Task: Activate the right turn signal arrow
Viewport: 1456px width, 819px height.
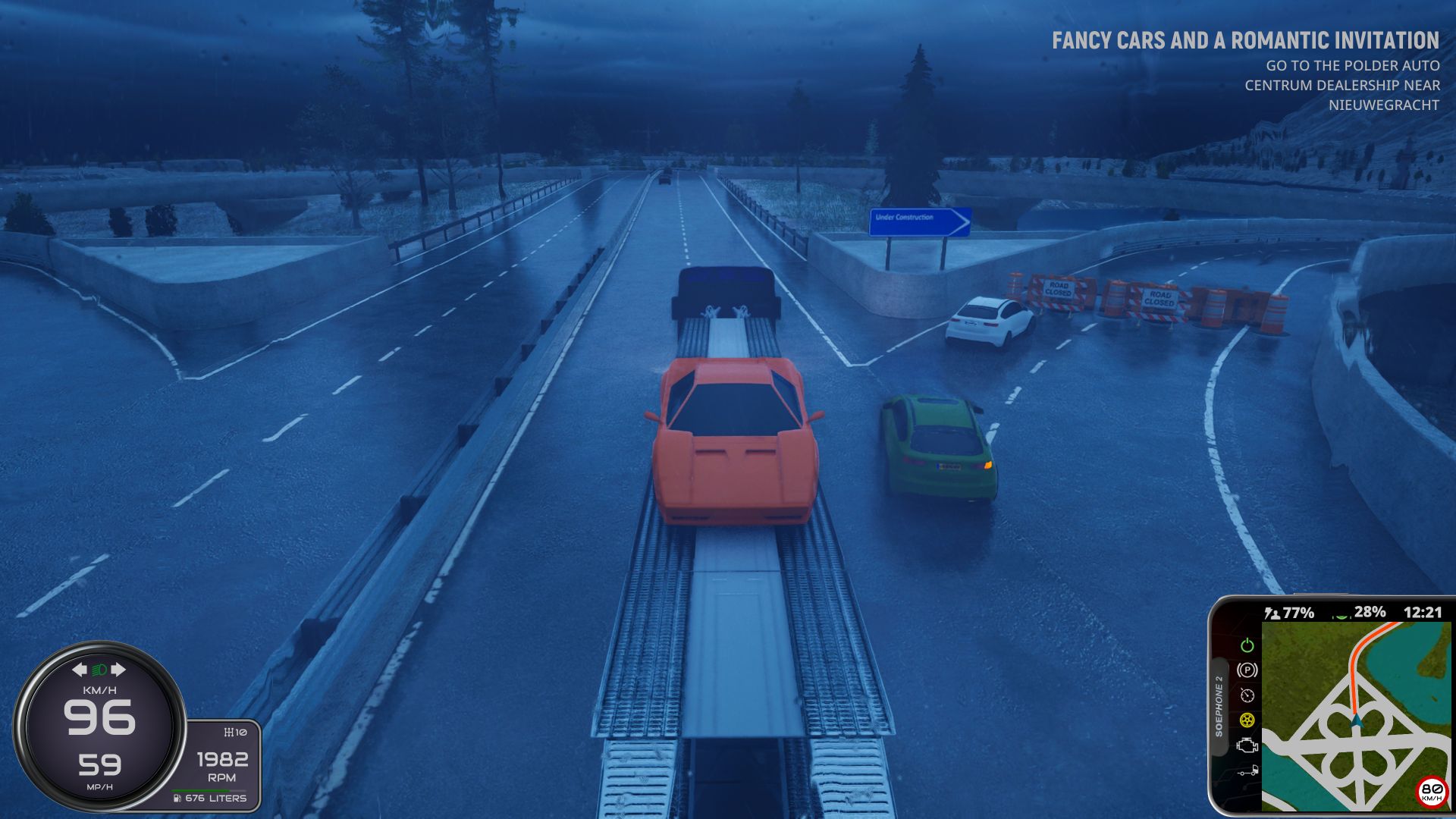Action: (x=118, y=670)
